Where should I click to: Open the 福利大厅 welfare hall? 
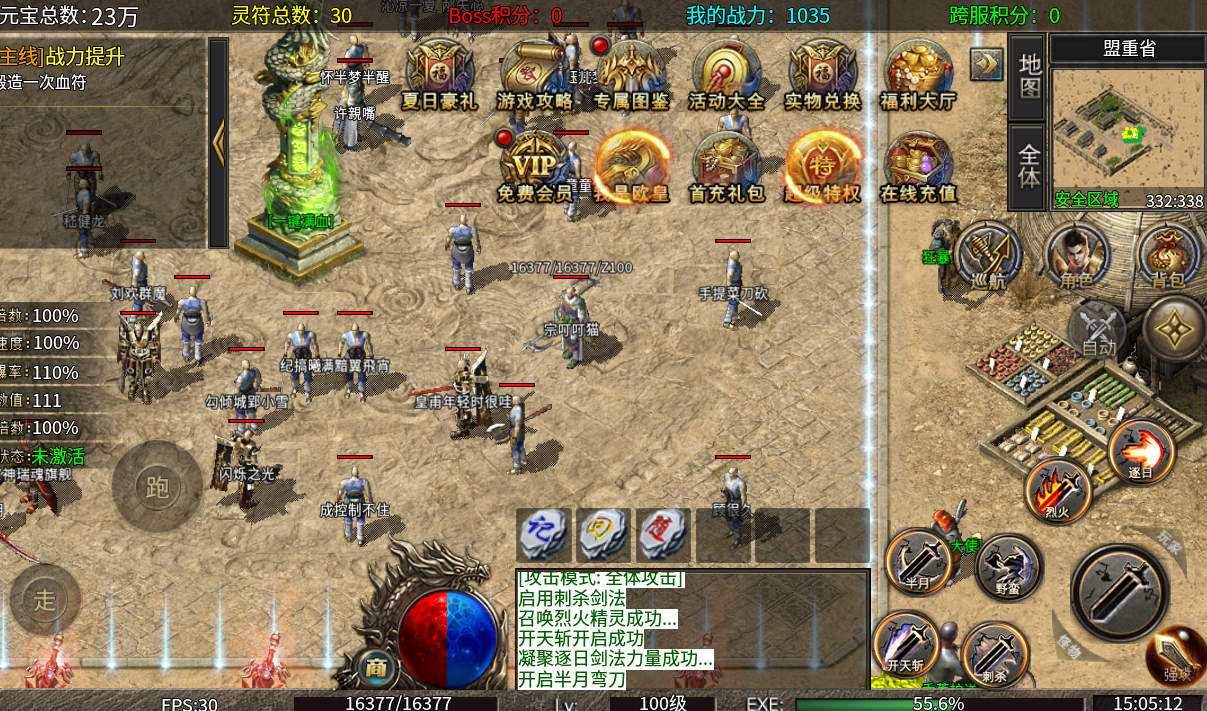(x=918, y=73)
